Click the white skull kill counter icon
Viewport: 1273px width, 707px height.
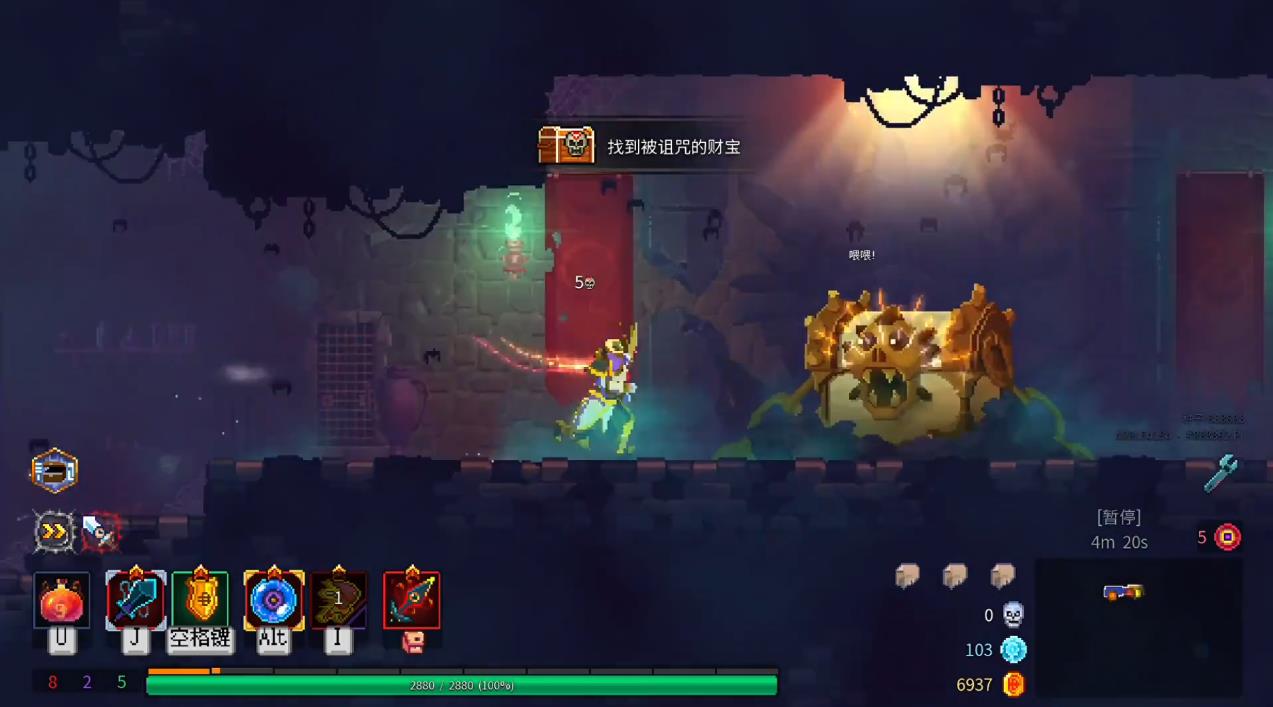pos(1013,615)
